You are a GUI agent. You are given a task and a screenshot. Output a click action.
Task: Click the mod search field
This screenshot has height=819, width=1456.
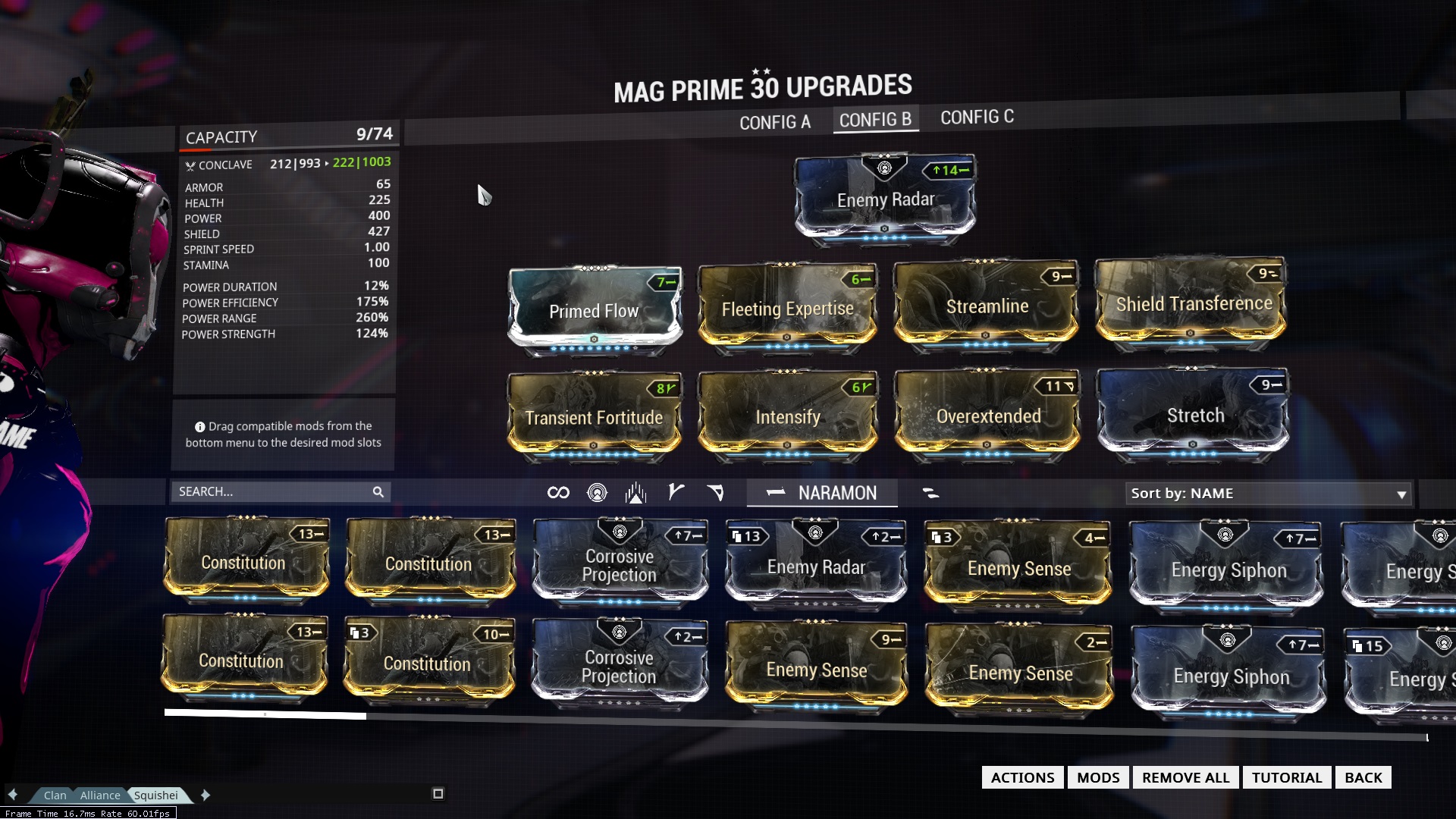point(273,492)
